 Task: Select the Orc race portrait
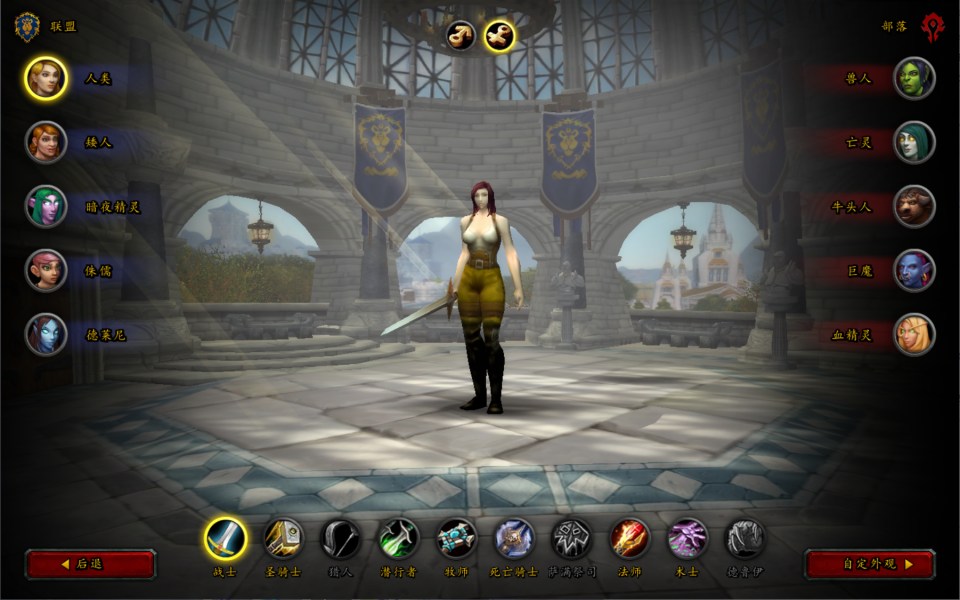click(x=914, y=79)
